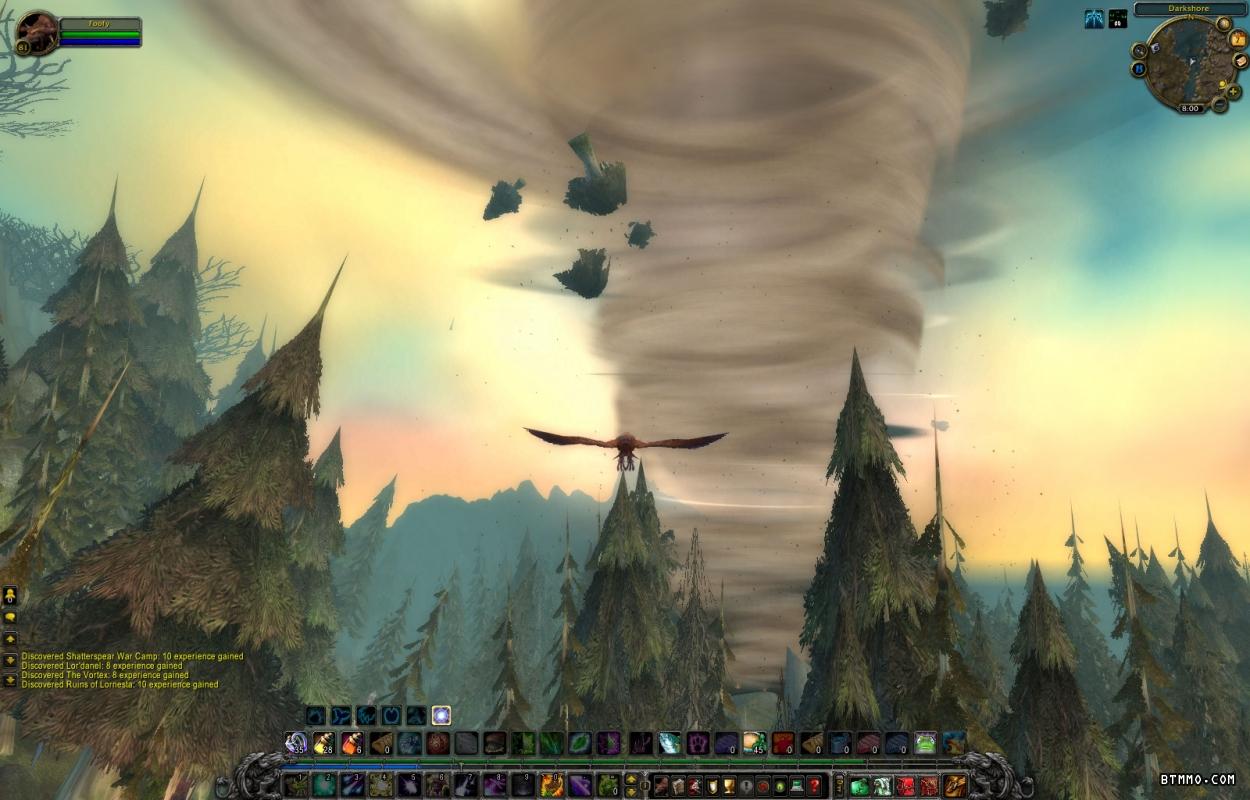1250x800 pixels.
Task: Open the orange backpack slot
Action: [x=955, y=786]
